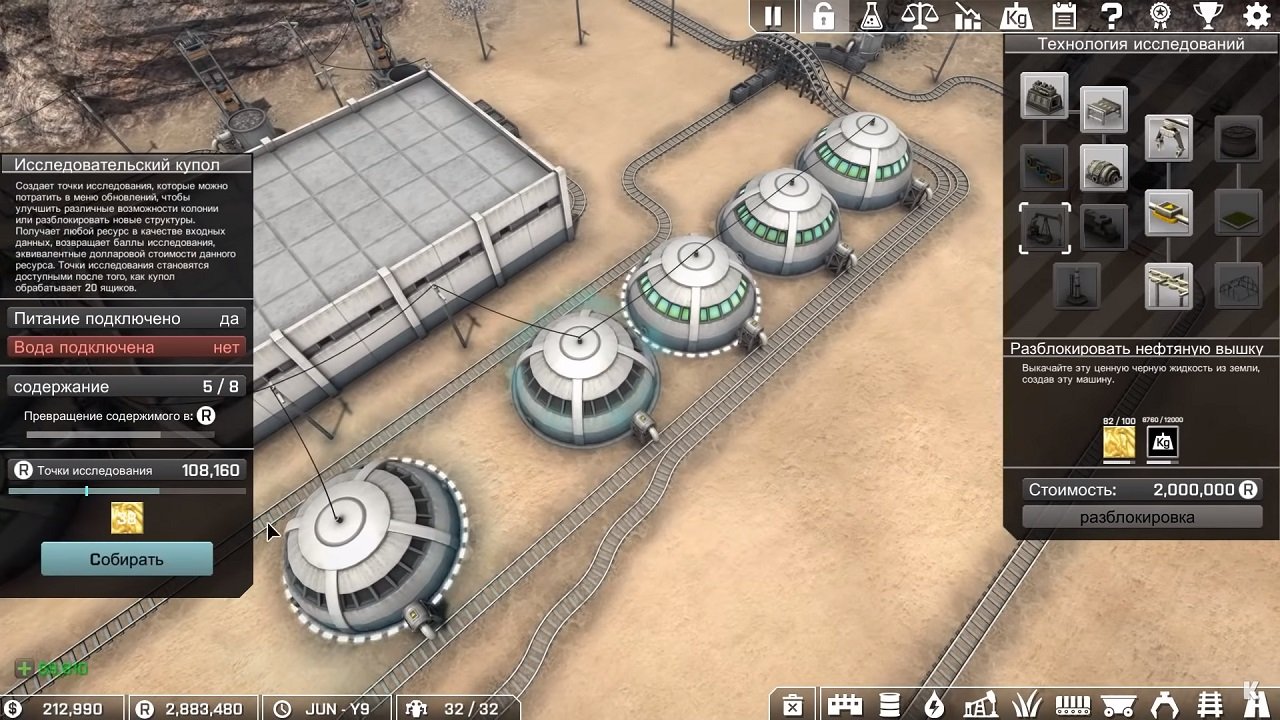Click the Kg weight icon
Screen dimensions: 1280x720
1015,15
